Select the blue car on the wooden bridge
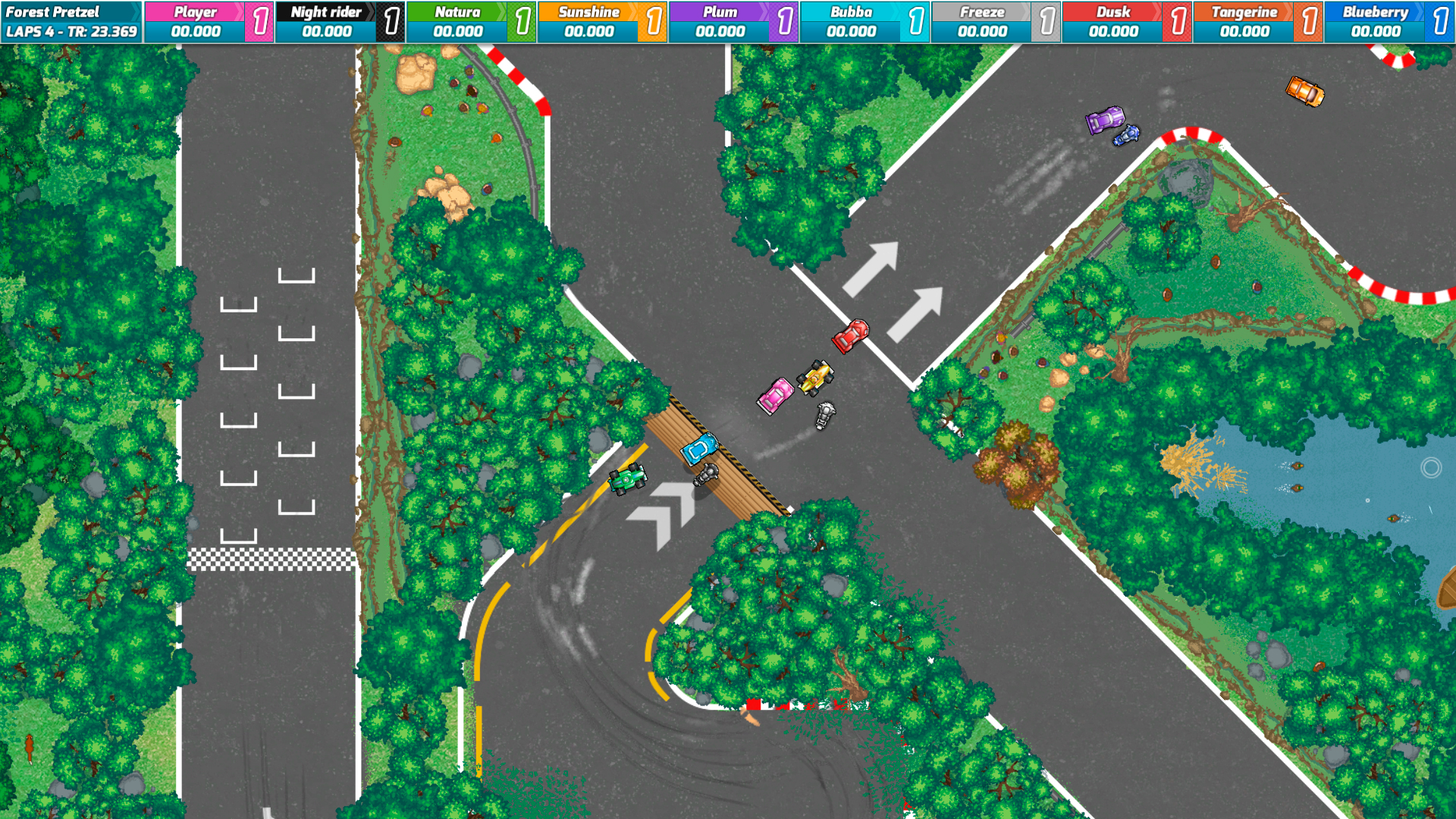This screenshot has height=819, width=1456. [x=699, y=450]
